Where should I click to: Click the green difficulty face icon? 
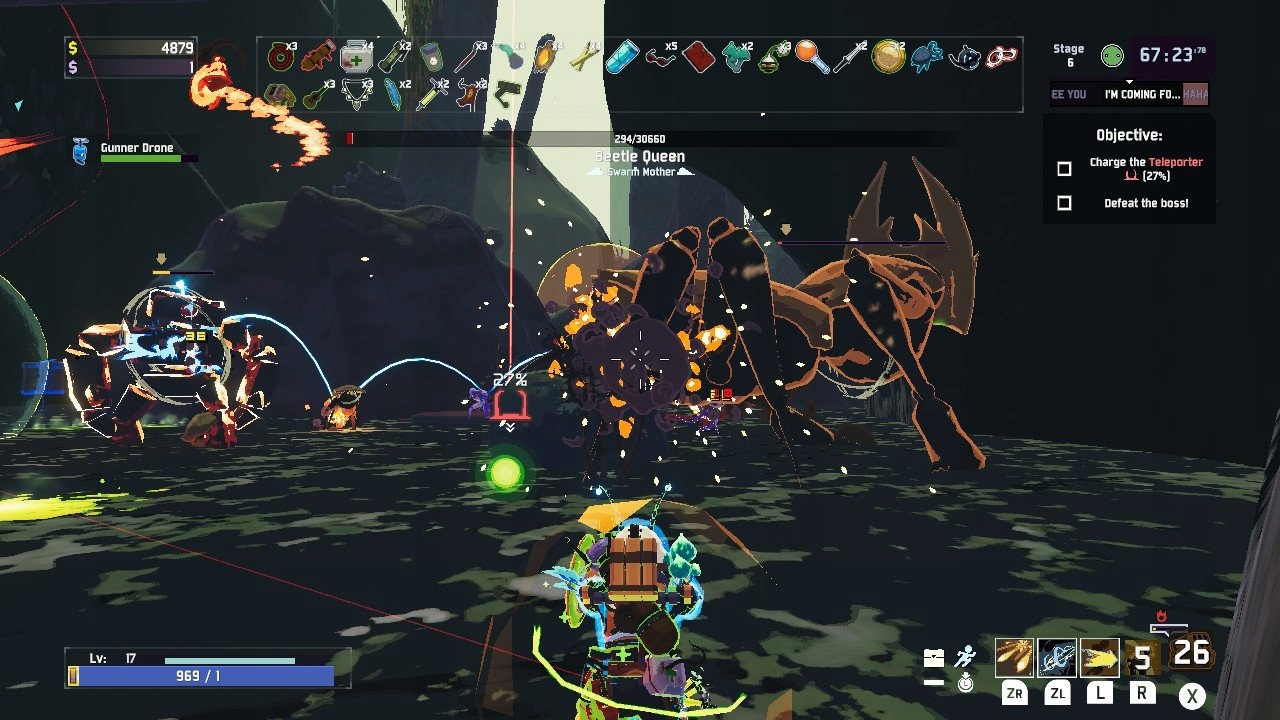coord(1111,56)
